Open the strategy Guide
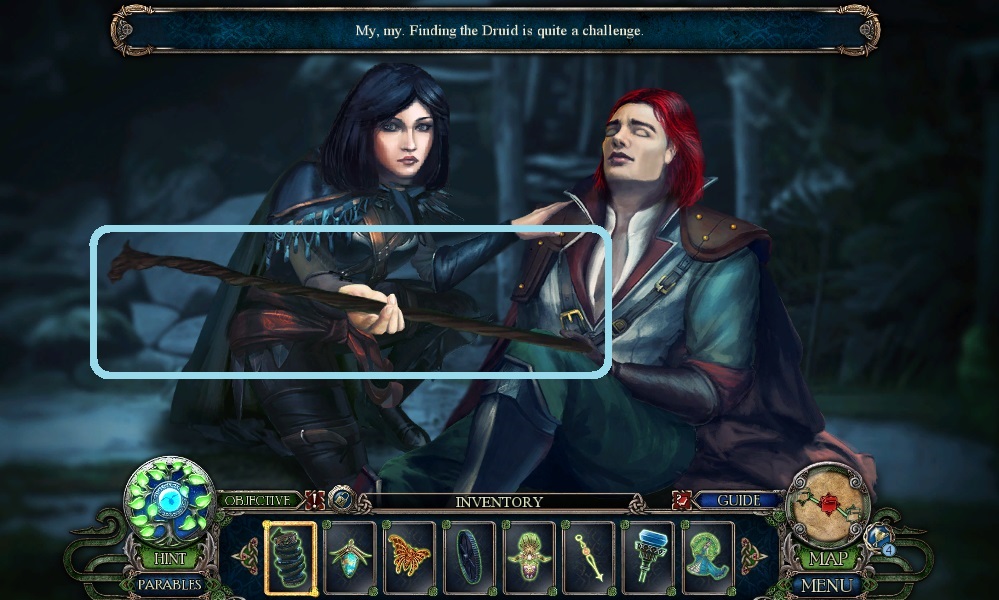The image size is (999, 600). (739, 500)
